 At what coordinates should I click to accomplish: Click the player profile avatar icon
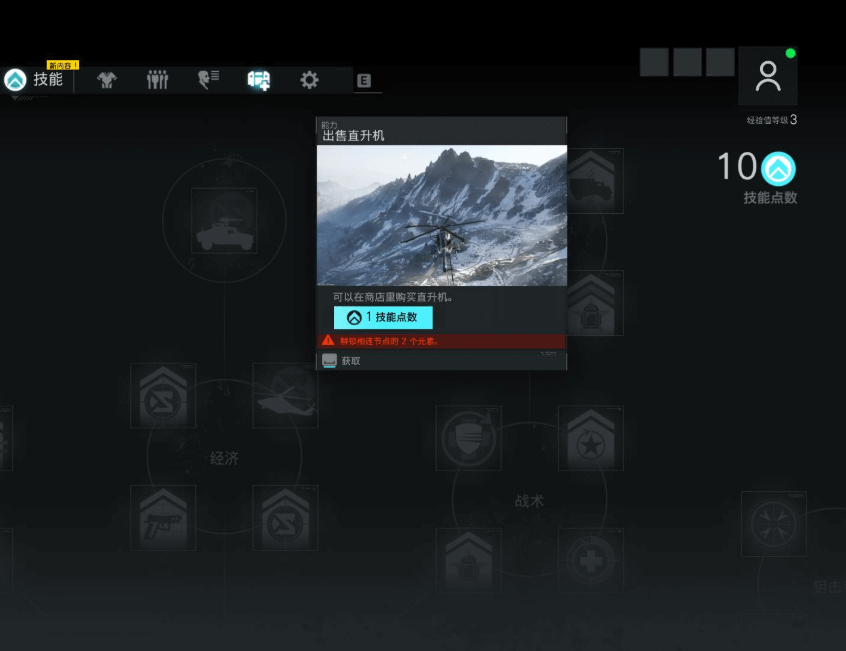click(768, 77)
